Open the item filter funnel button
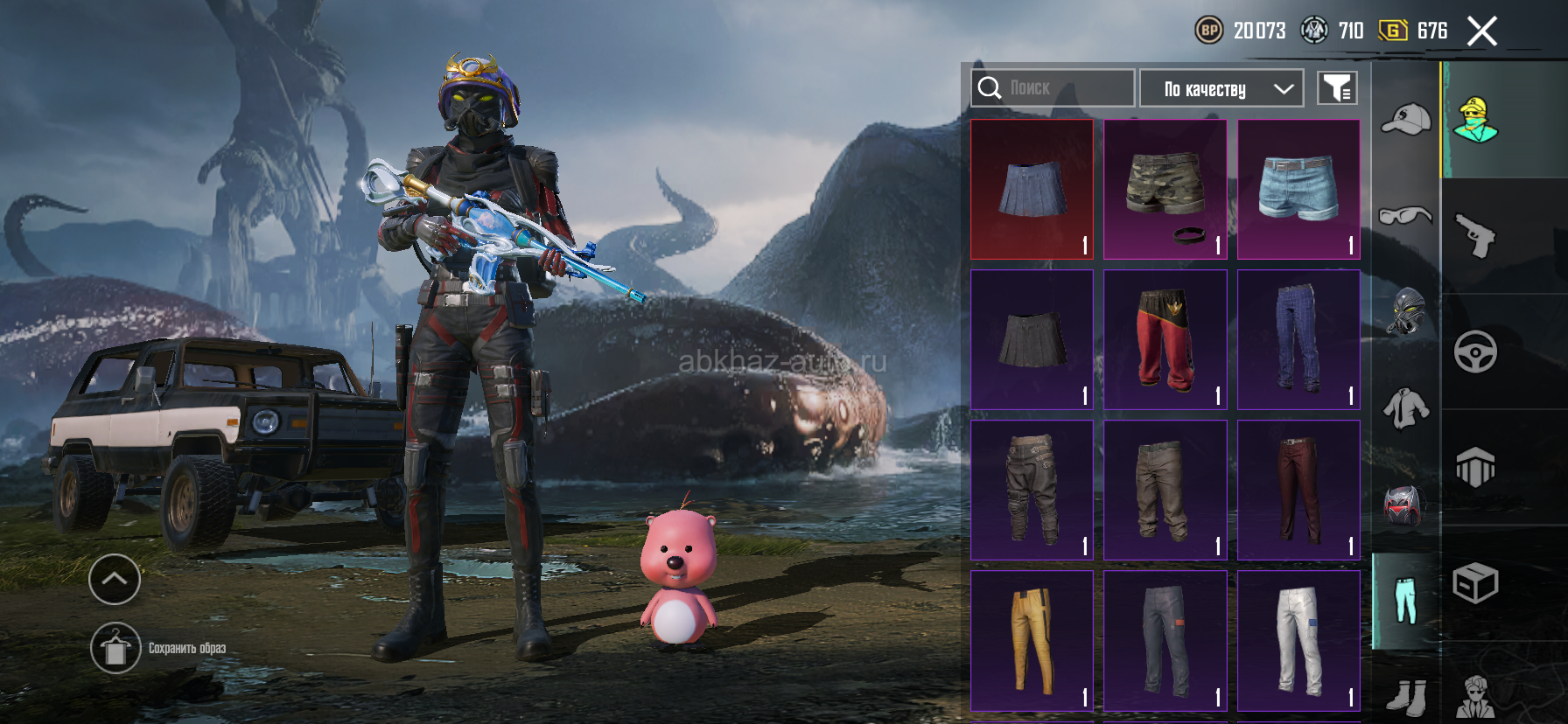The width and height of the screenshot is (1568, 724). [1337, 88]
